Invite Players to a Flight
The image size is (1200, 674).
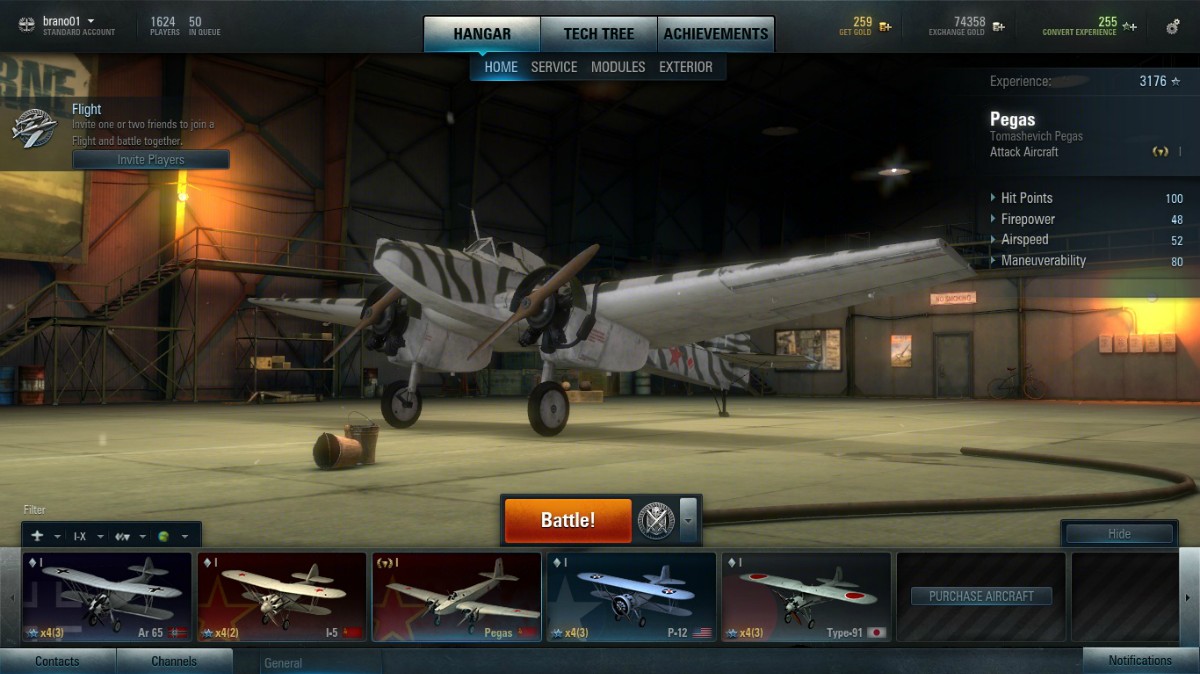151,160
